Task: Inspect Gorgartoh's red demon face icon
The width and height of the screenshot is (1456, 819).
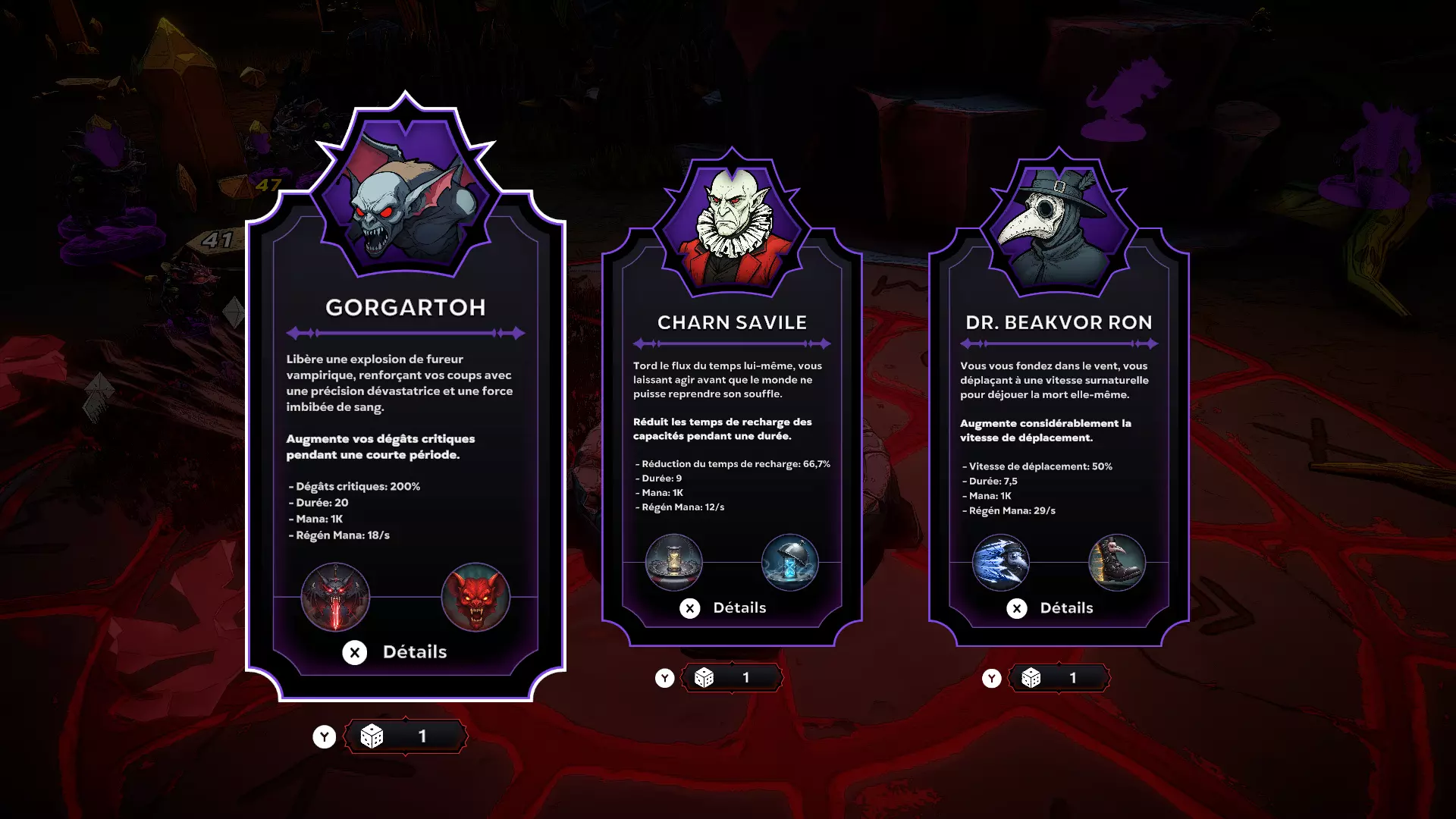Action: point(475,597)
